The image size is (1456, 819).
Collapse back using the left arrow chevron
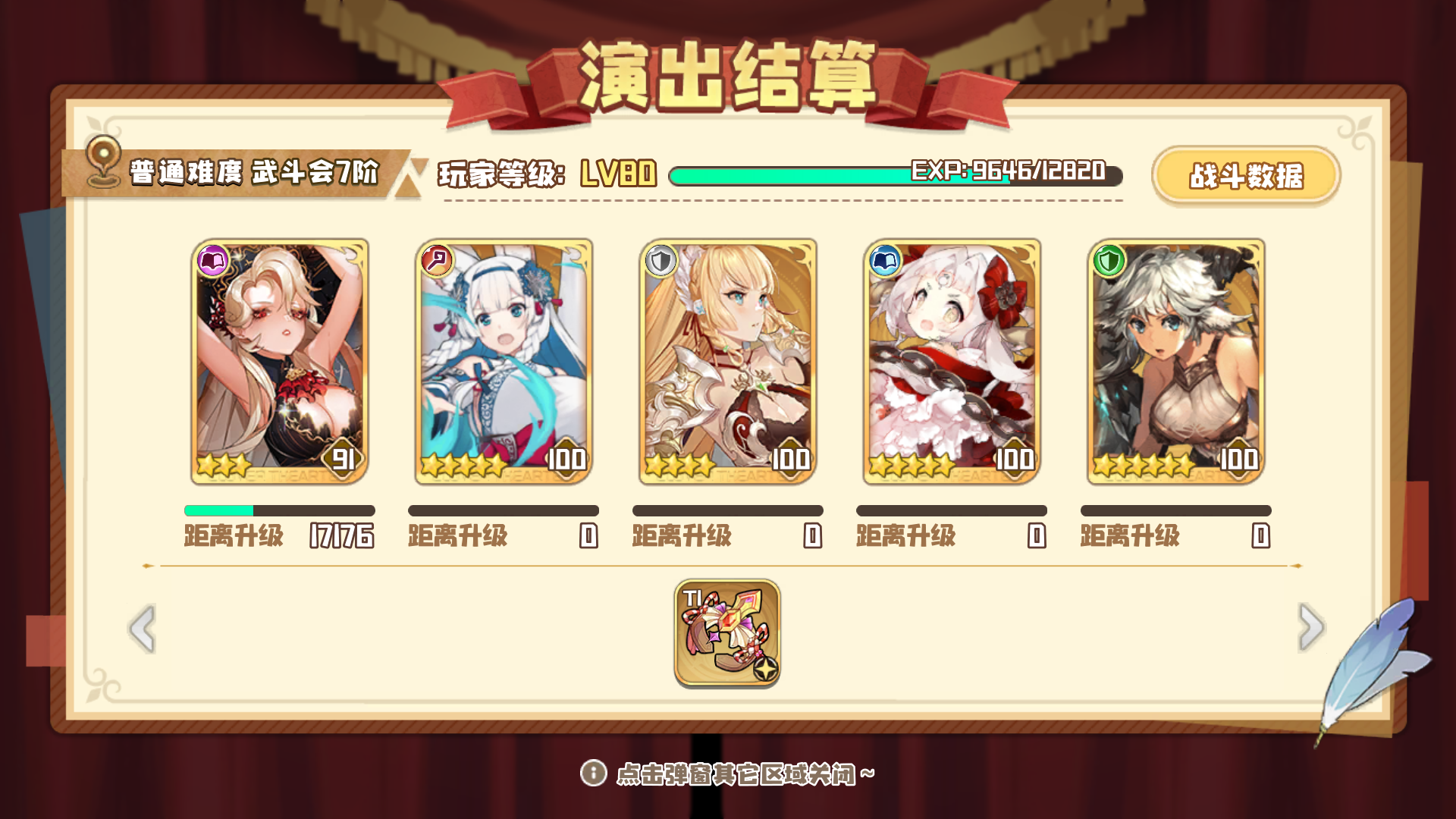pyautogui.click(x=140, y=629)
